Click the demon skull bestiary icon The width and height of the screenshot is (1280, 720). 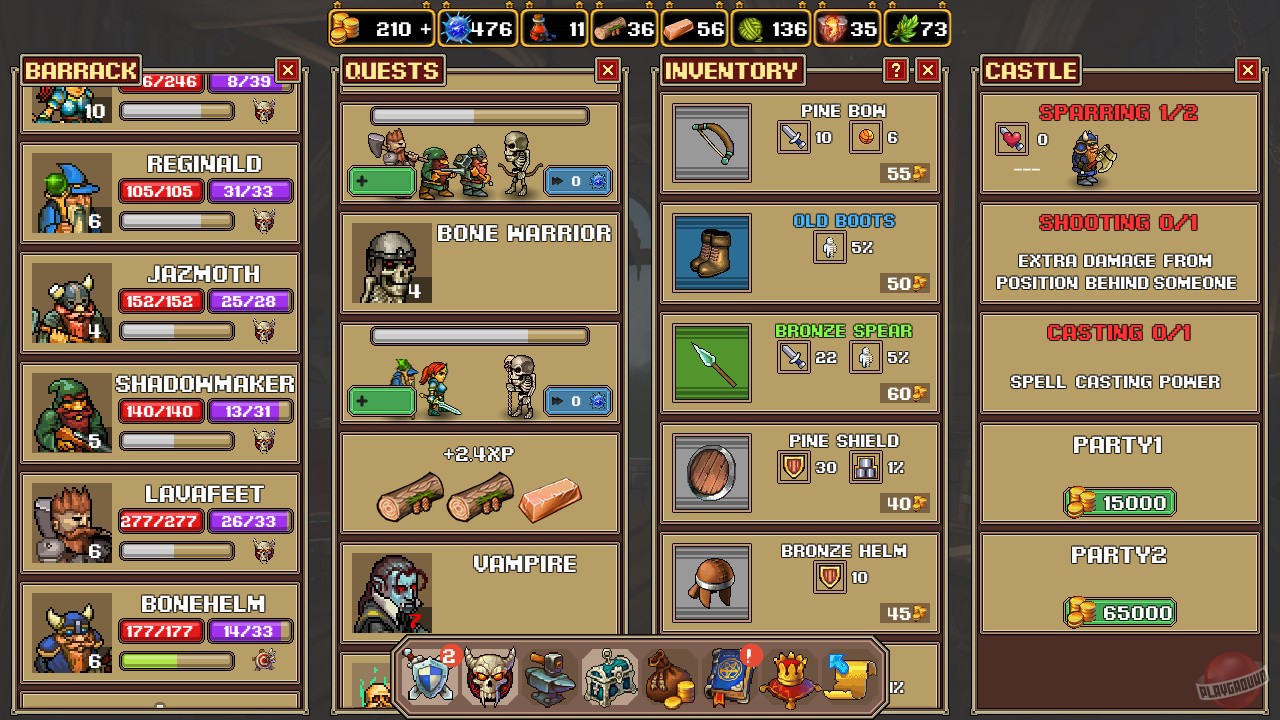click(488, 674)
